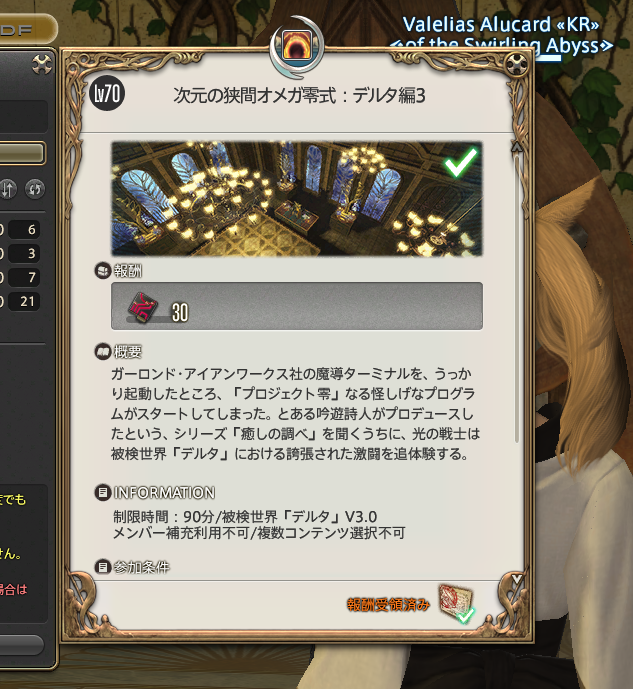Viewport: 633px width, 689px height.
Task: Click the circular refresh arrows button
Action: [x=35, y=189]
